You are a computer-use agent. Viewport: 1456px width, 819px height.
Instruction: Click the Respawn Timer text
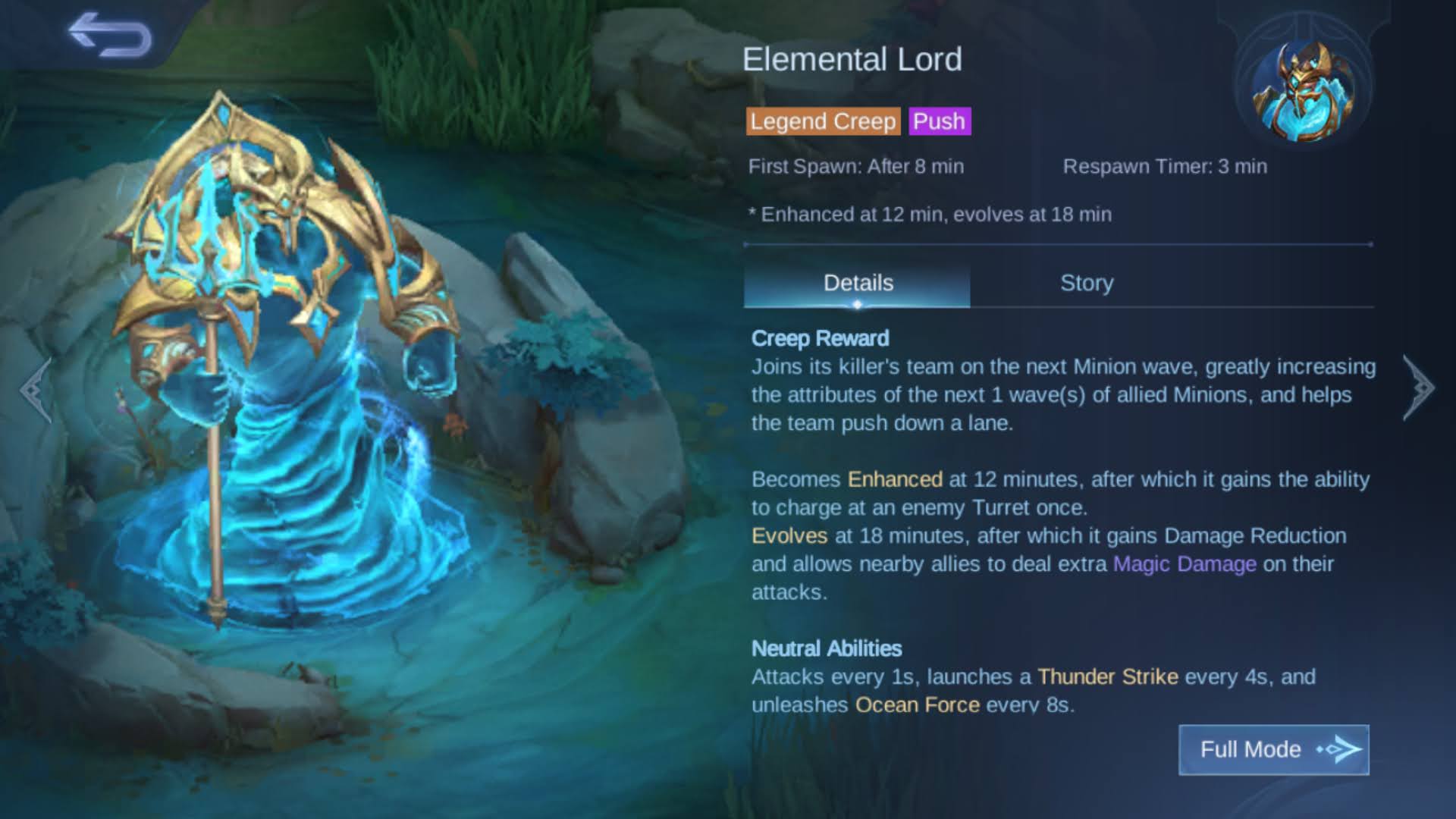[x=1164, y=166]
